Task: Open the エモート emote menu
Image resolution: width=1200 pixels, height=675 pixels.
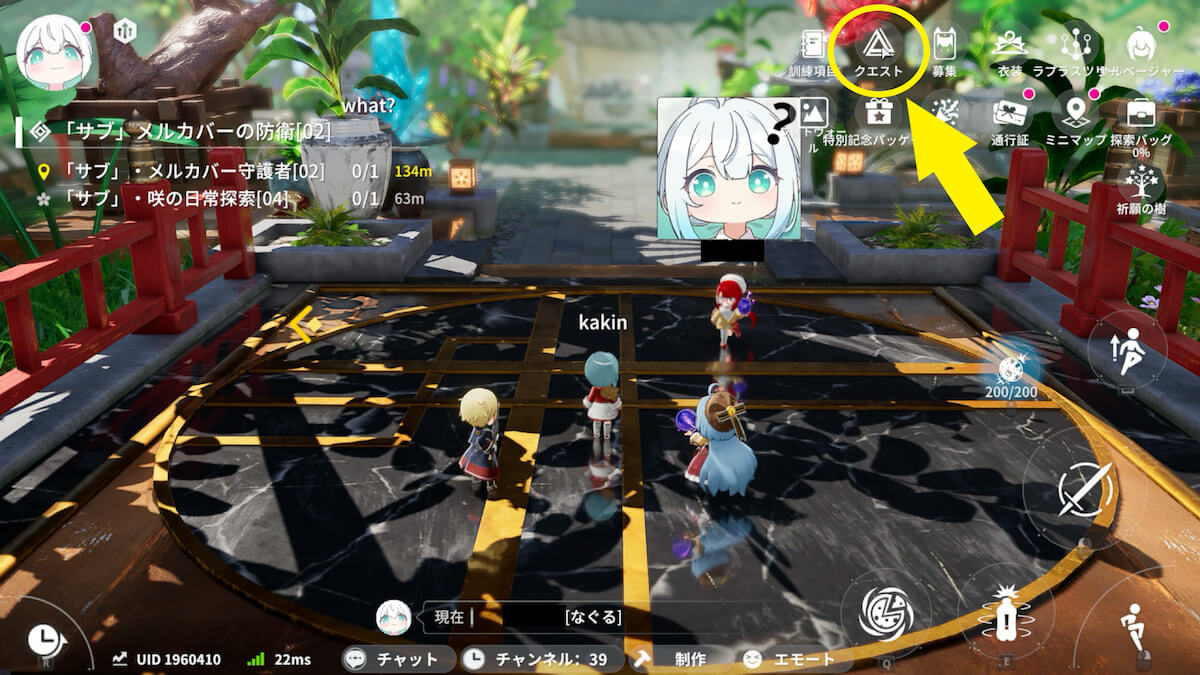Action: point(790,659)
